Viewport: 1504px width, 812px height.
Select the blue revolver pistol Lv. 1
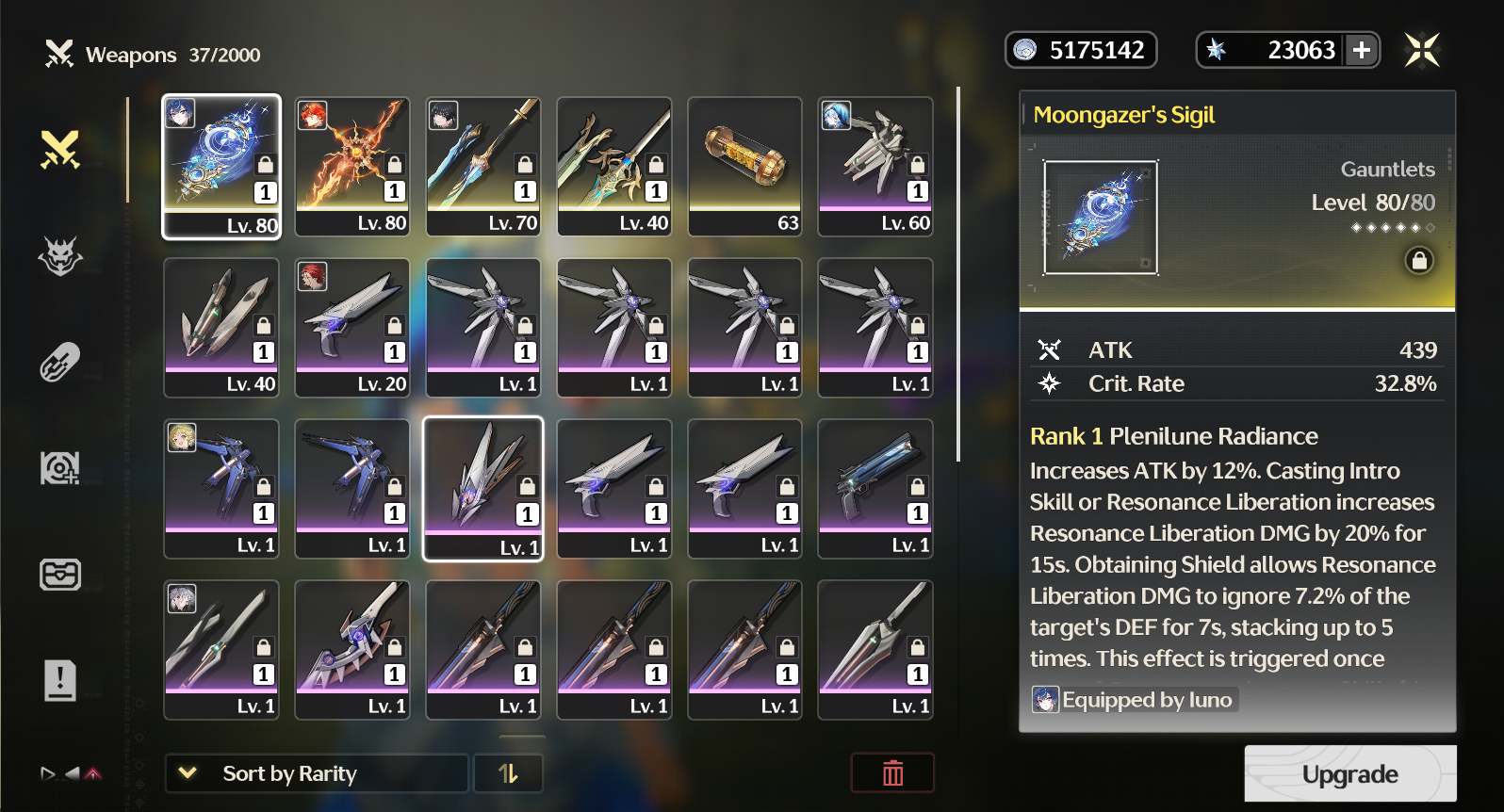pyautogui.click(x=876, y=489)
